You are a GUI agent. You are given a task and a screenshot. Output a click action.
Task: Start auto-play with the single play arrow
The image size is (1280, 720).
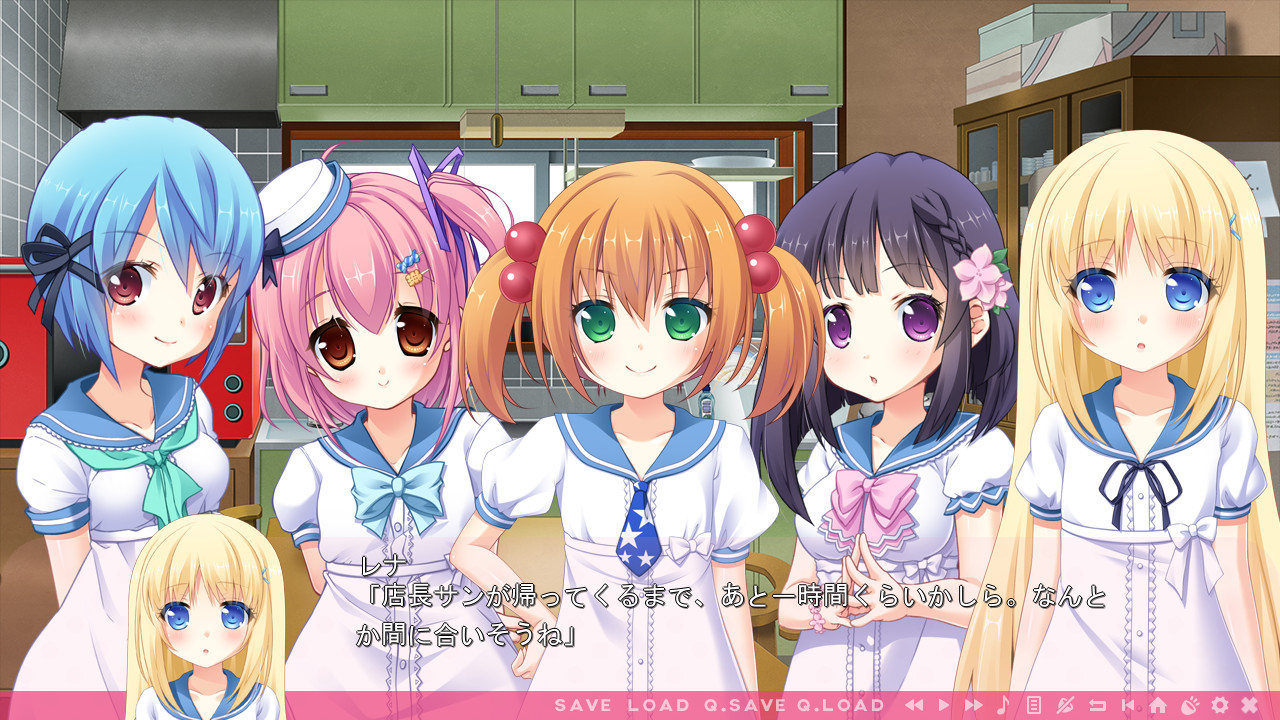click(943, 705)
